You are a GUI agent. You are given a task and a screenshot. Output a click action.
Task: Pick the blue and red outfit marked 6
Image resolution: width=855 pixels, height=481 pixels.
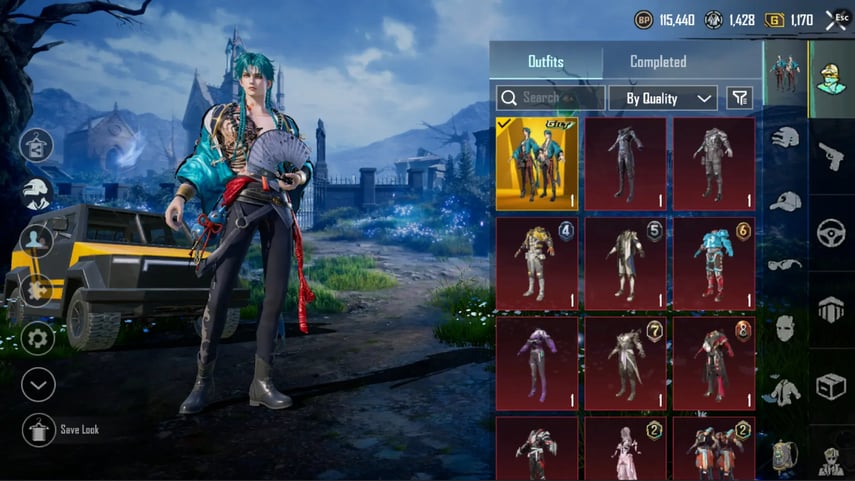pos(714,264)
